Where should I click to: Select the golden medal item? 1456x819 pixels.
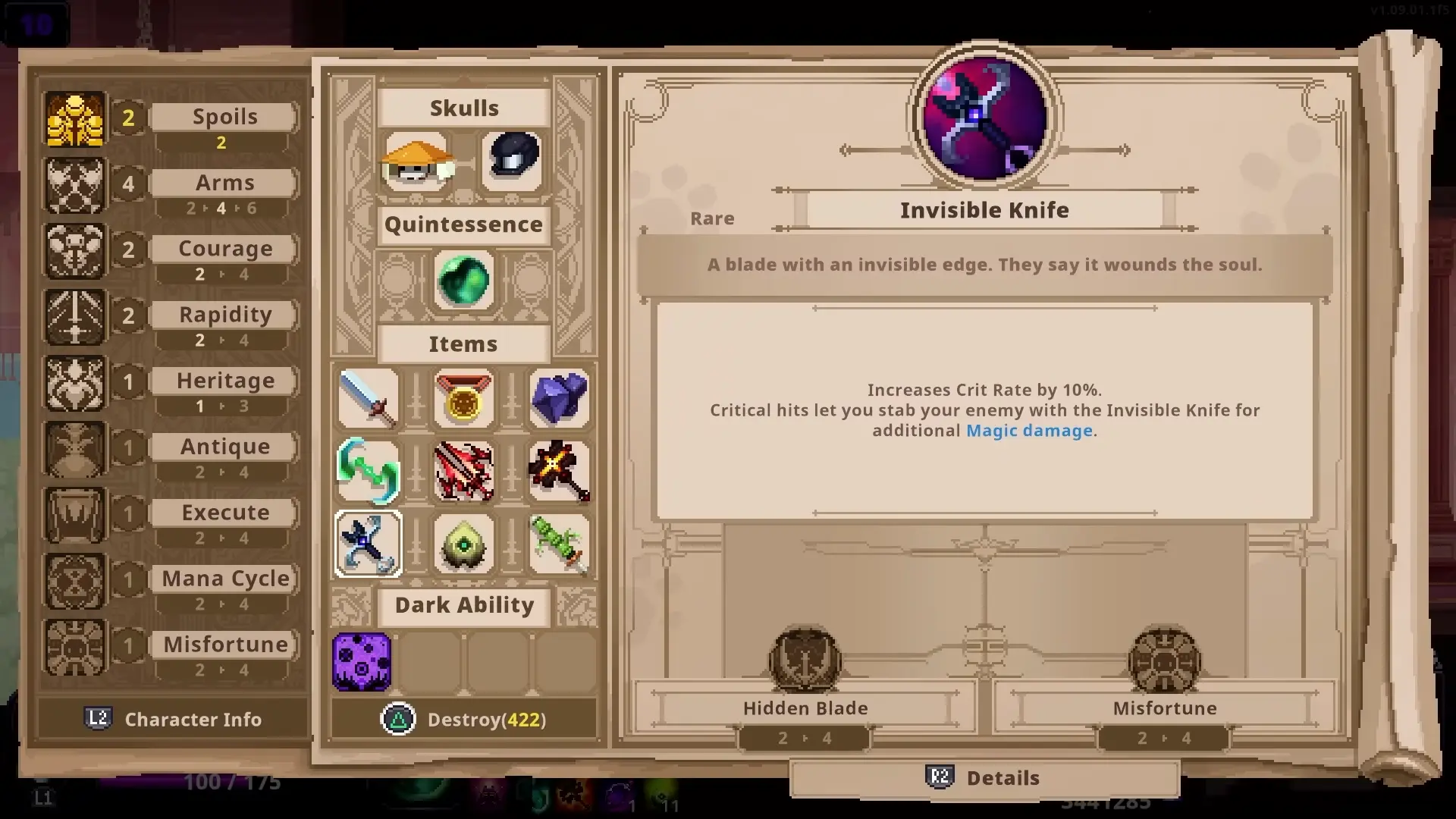pyautogui.click(x=463, y=398)
